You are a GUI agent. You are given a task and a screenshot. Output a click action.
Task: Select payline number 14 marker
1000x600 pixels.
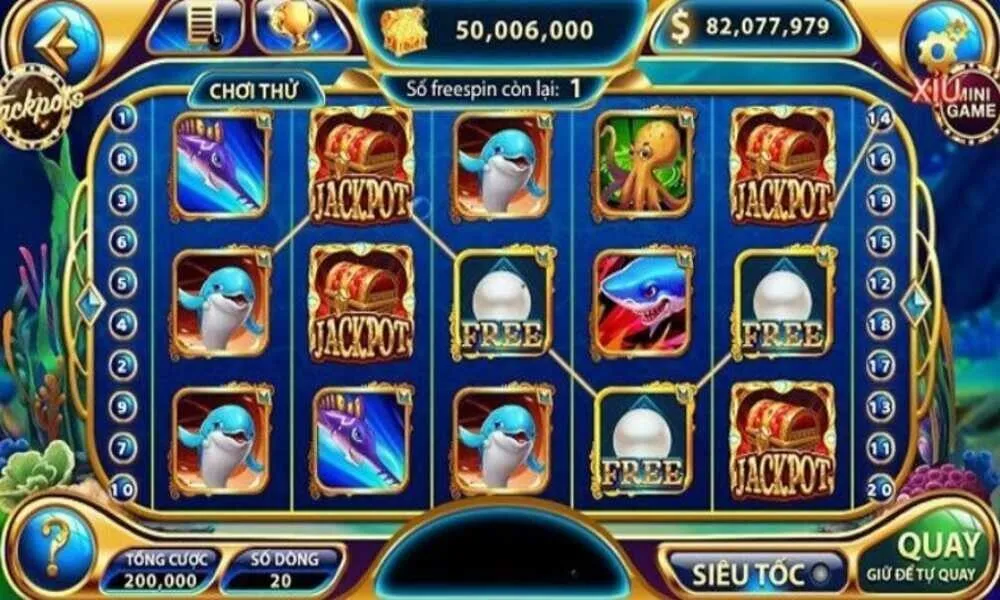point(879,118)
